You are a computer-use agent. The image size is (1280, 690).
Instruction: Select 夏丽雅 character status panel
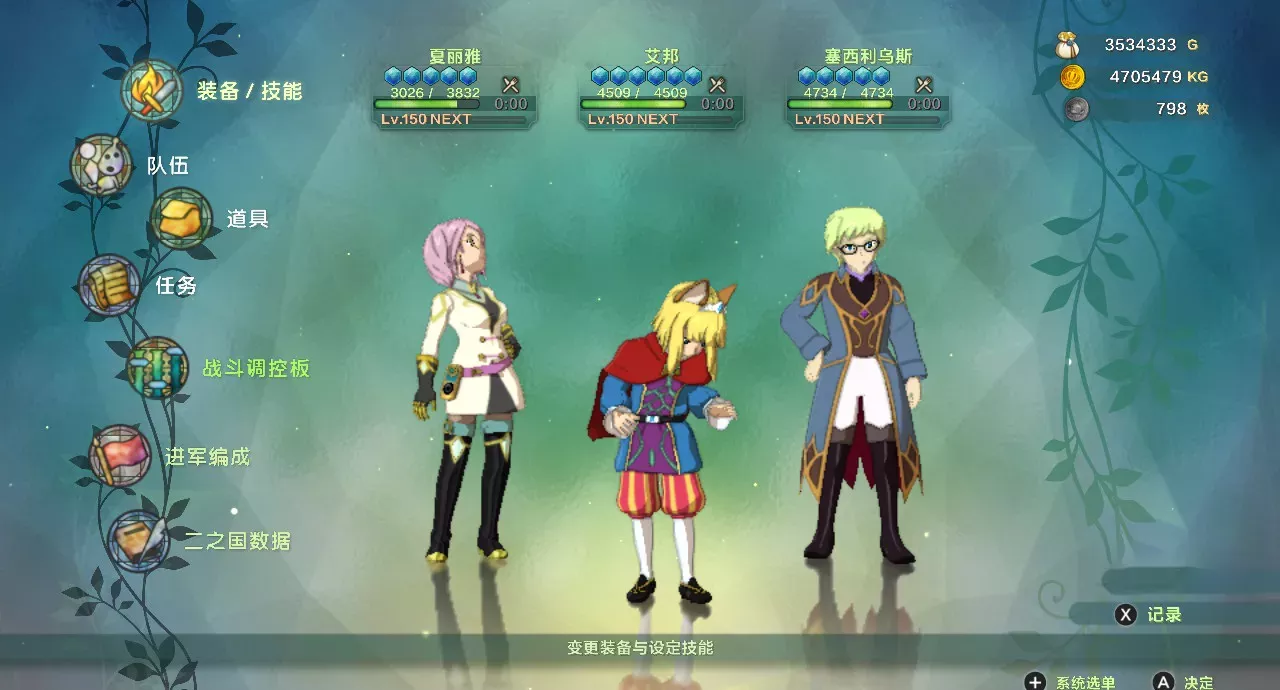[455, 88]
